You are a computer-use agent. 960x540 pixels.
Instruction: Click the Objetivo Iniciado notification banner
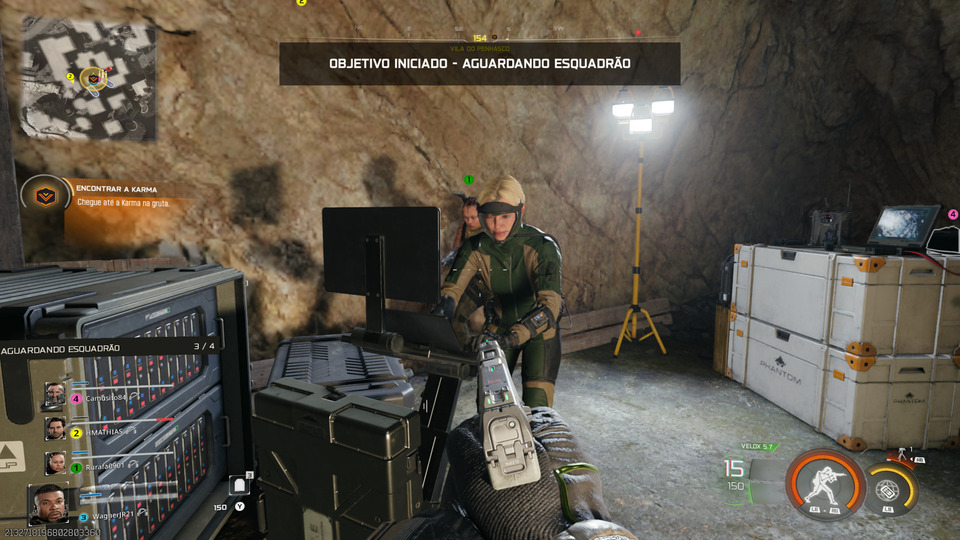coord(479,63)
